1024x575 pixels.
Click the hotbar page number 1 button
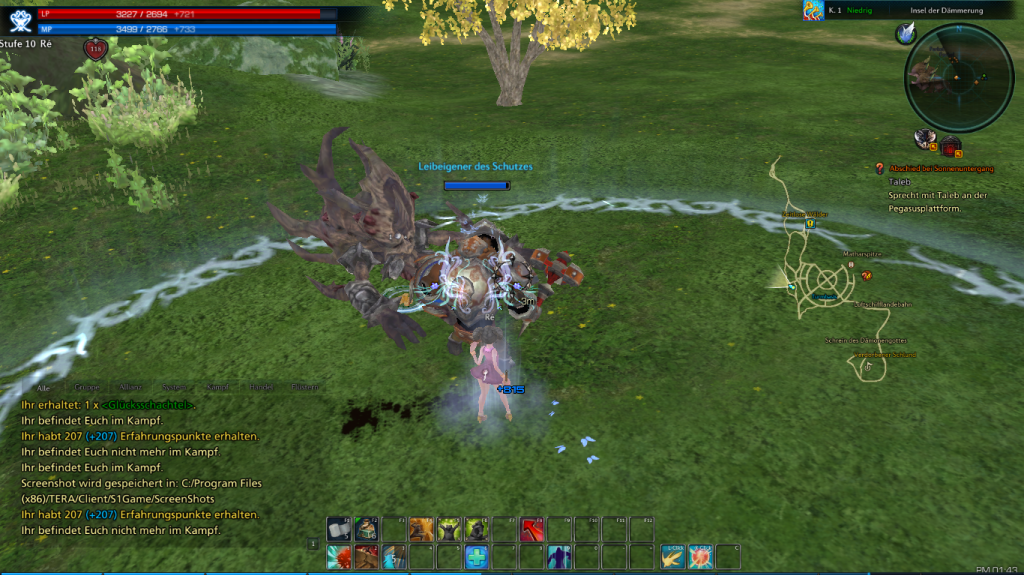(314, 544)
